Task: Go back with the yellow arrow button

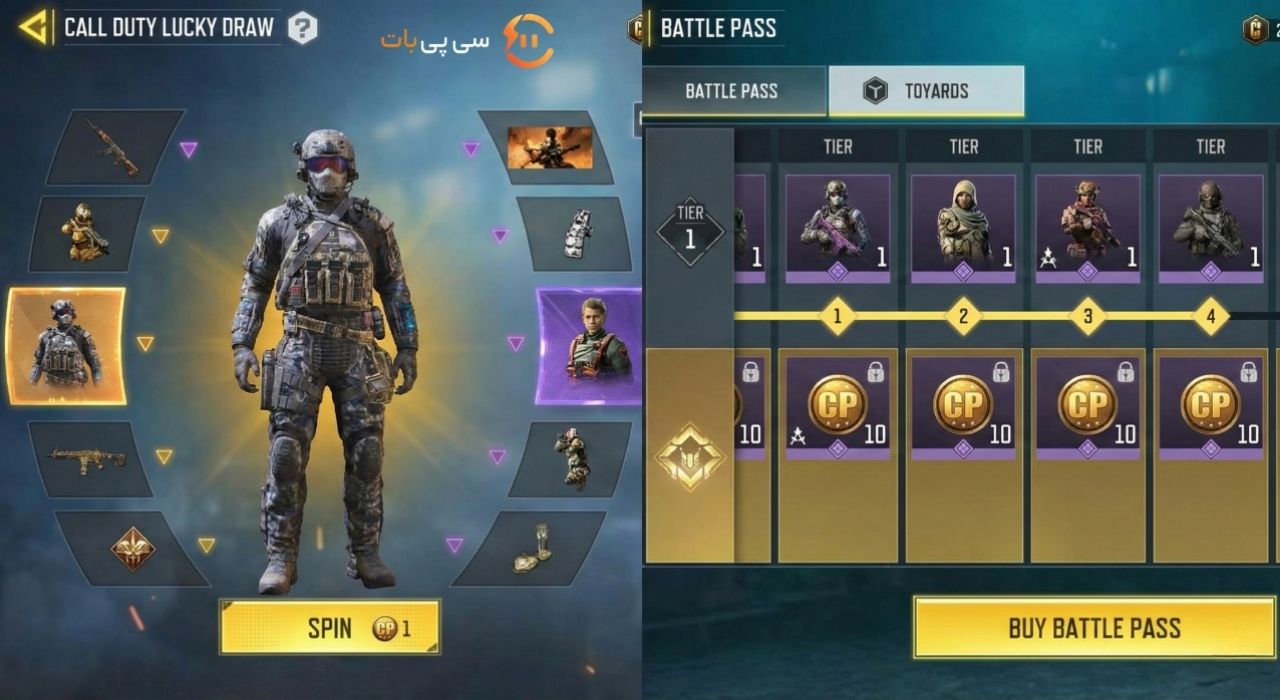Action: pyautogui.click(x=34, y=27)
